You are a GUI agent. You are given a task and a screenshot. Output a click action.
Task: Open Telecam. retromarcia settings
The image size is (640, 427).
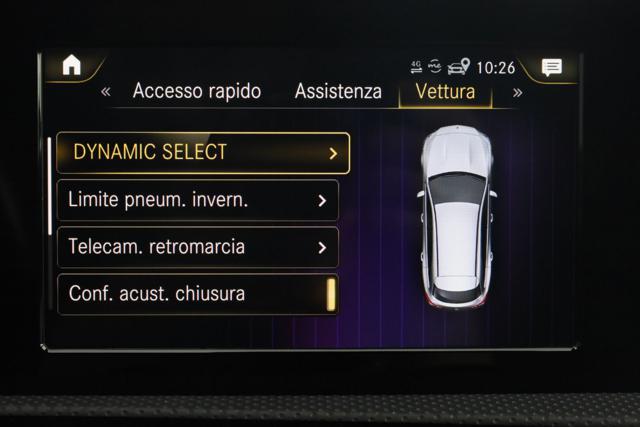pos(198,247)
